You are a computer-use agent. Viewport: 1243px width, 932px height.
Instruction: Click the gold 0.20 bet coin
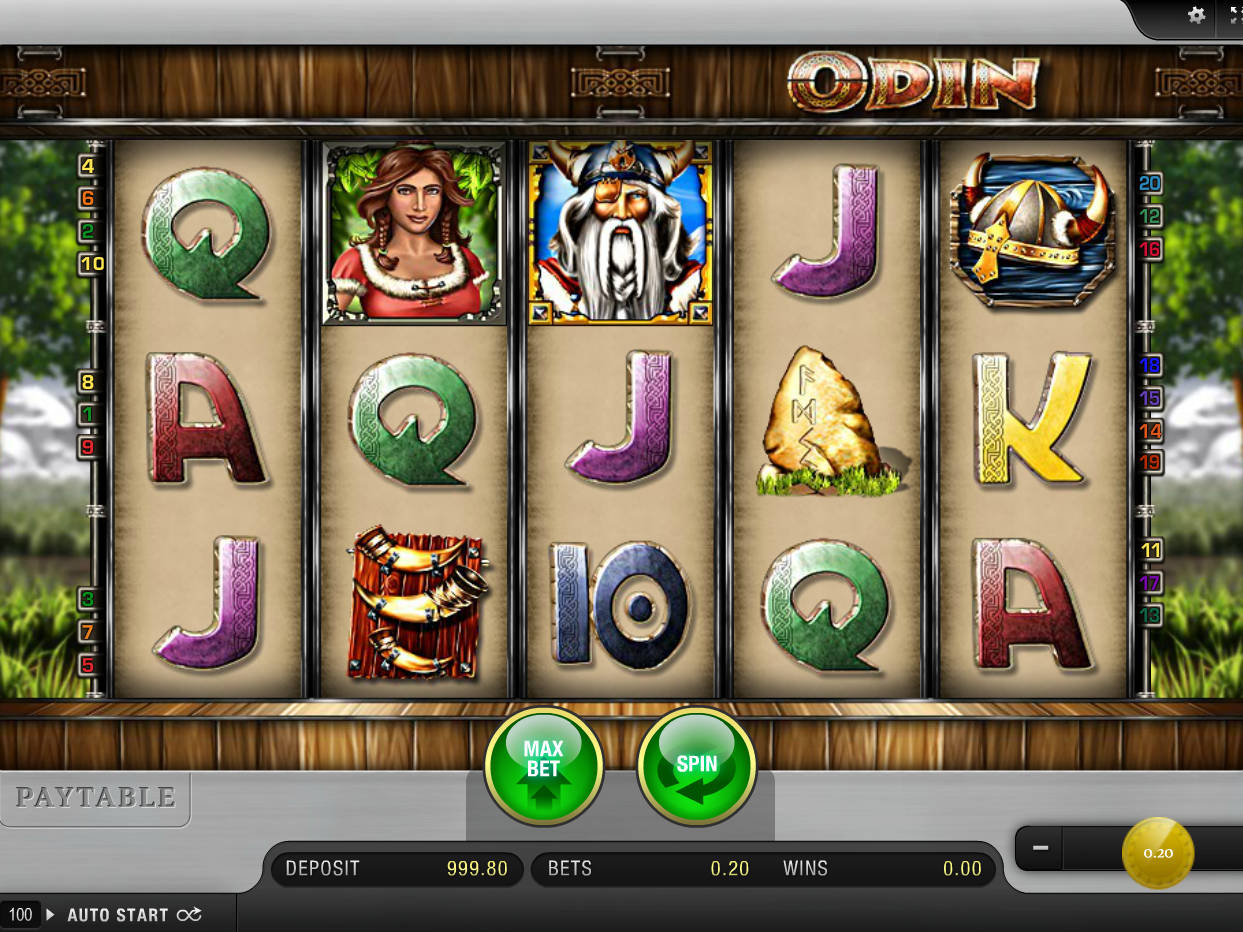pos(1158,853)
